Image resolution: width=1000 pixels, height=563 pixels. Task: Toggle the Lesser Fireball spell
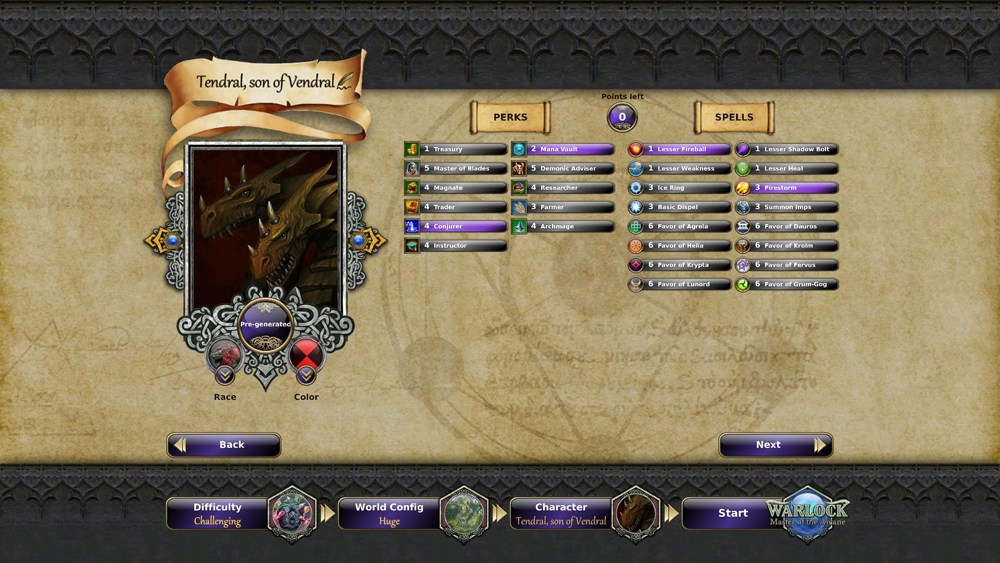680,150
